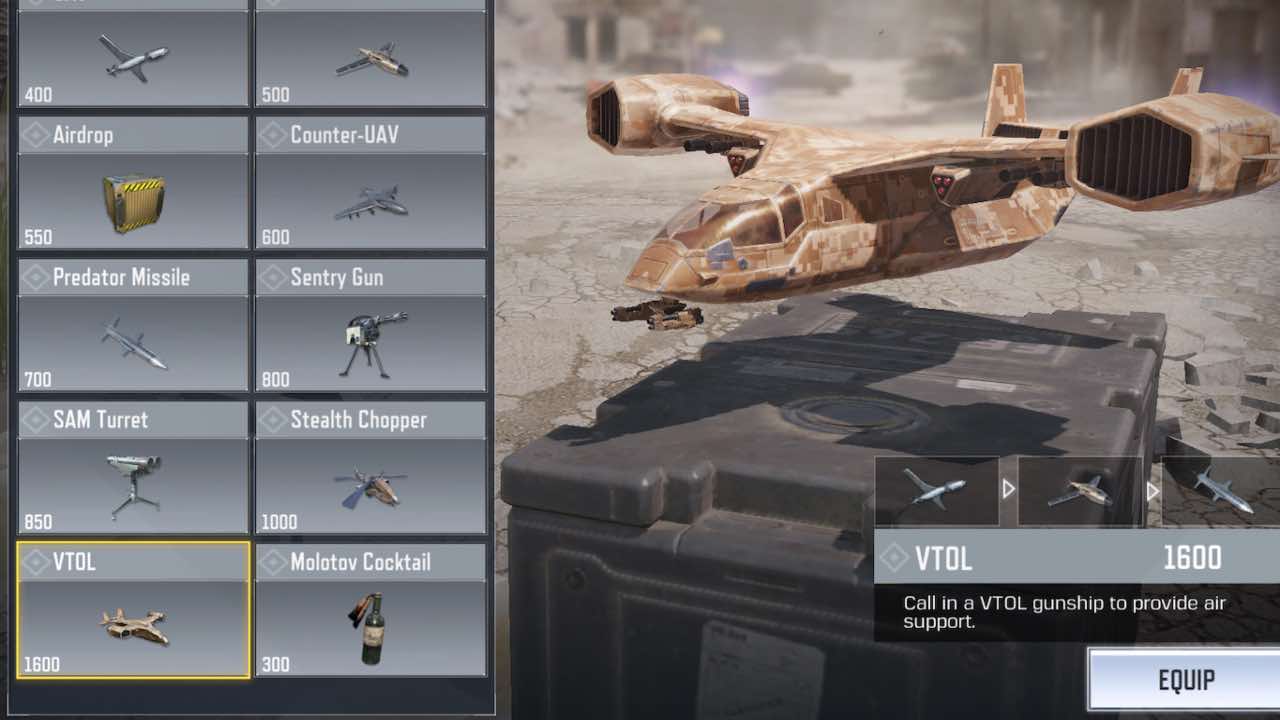Choose the 500-point scorestreak tile
This screenshot has height=720, width=1280.
371,55
